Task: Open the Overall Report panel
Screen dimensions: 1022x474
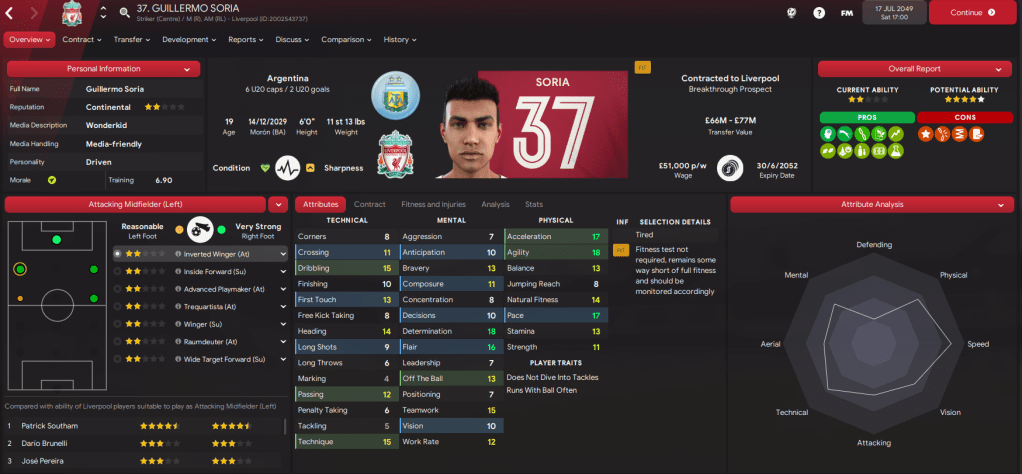Action: (915, 69)
